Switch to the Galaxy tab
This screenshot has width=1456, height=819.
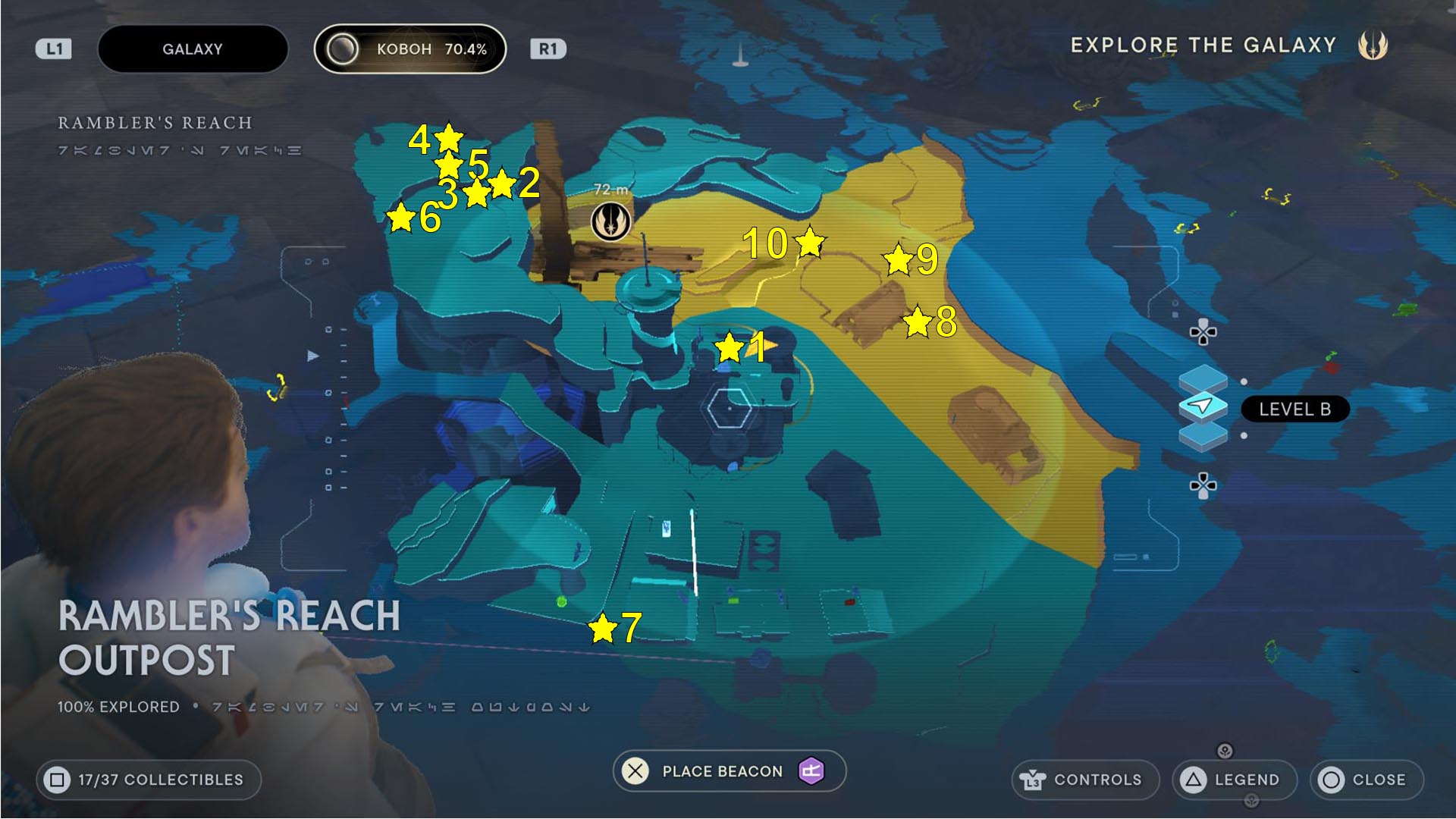pos(192,49)
